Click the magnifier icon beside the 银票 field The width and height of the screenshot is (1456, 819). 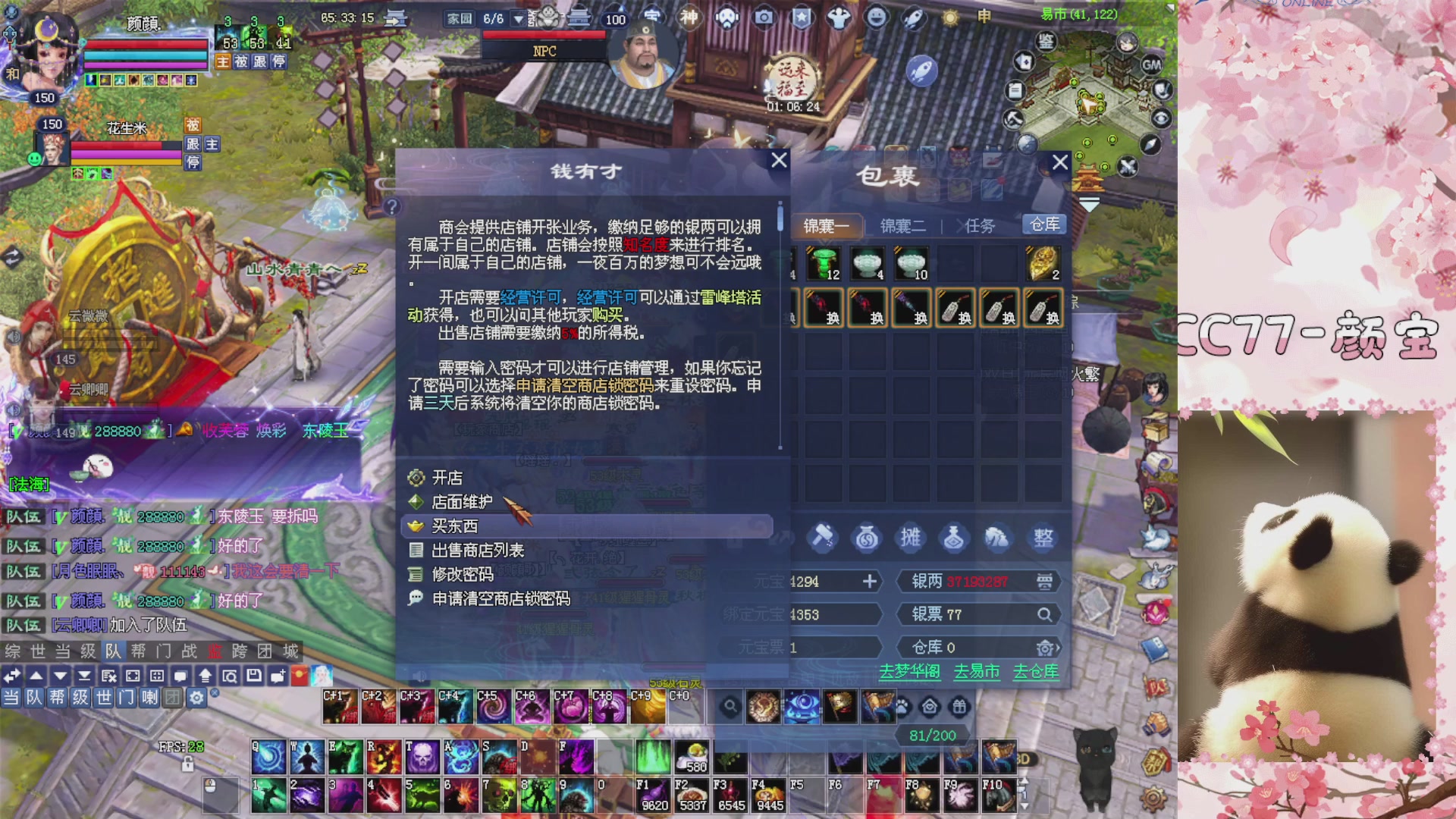point(1046,615)
